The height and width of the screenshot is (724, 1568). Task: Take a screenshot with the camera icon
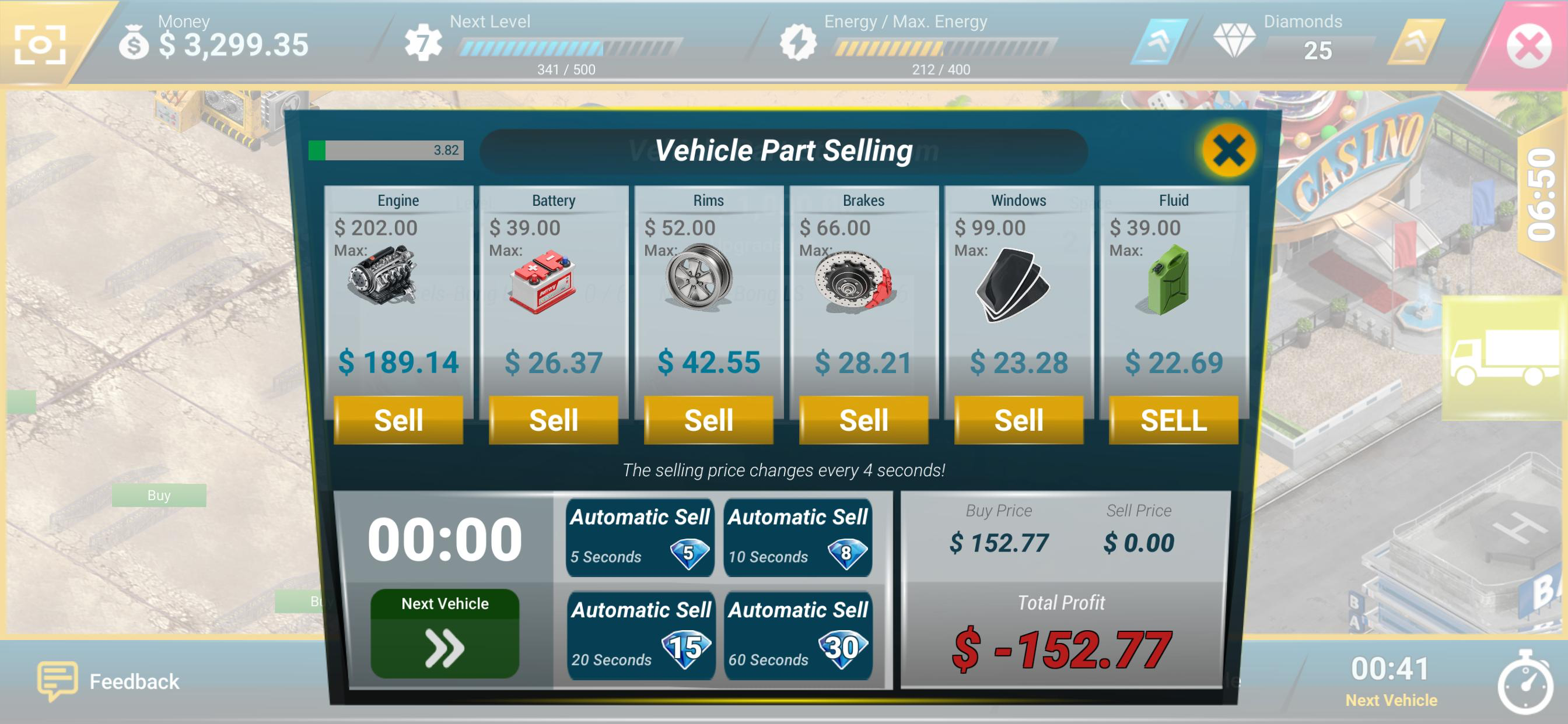click(40, 44)
